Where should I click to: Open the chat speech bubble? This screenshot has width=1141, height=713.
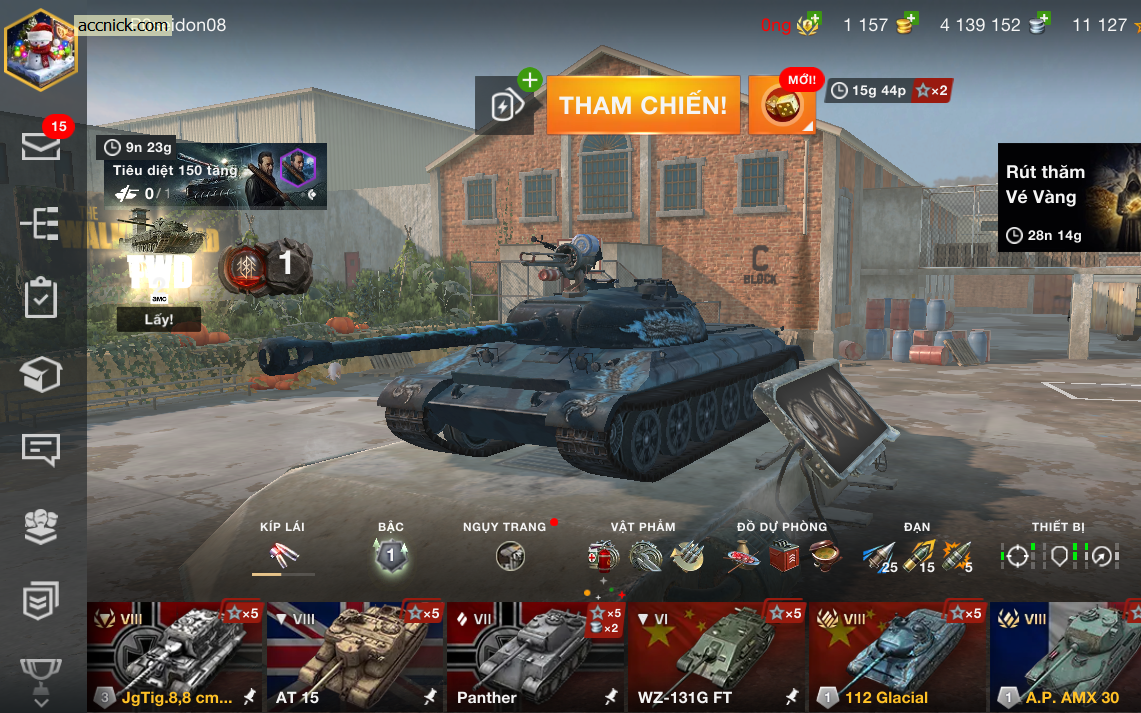pos(41,450)
